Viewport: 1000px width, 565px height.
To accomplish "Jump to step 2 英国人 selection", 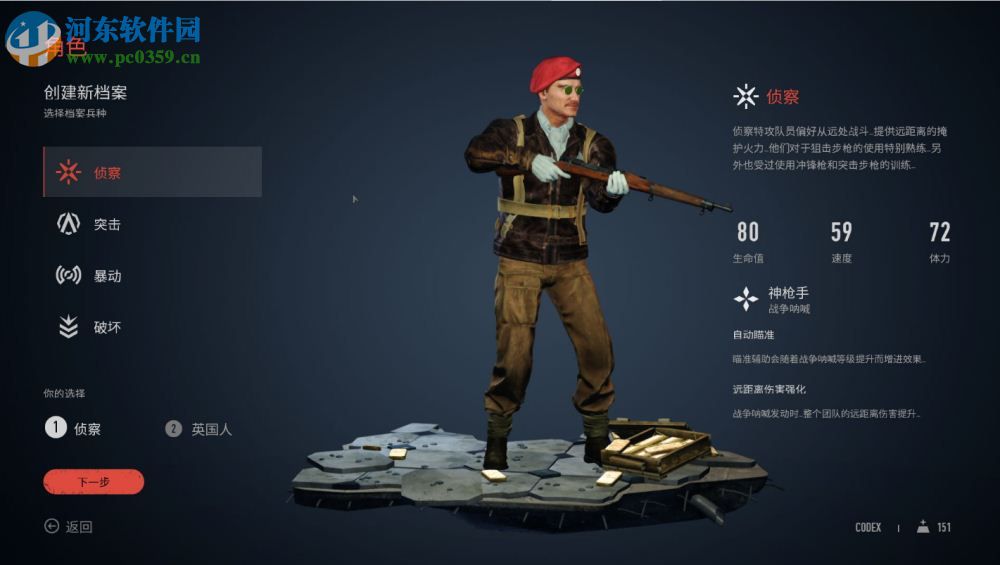I will (198, 429).
